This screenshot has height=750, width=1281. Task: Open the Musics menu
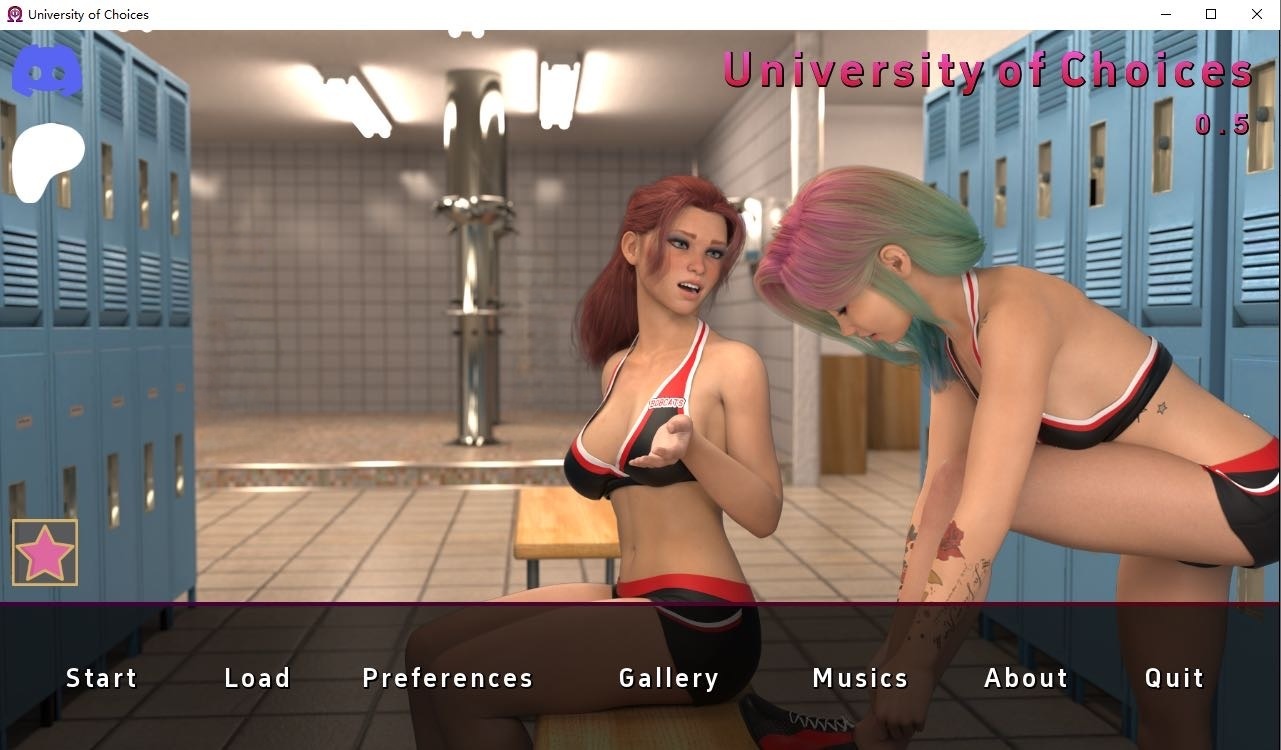click(x=860, y=678)
